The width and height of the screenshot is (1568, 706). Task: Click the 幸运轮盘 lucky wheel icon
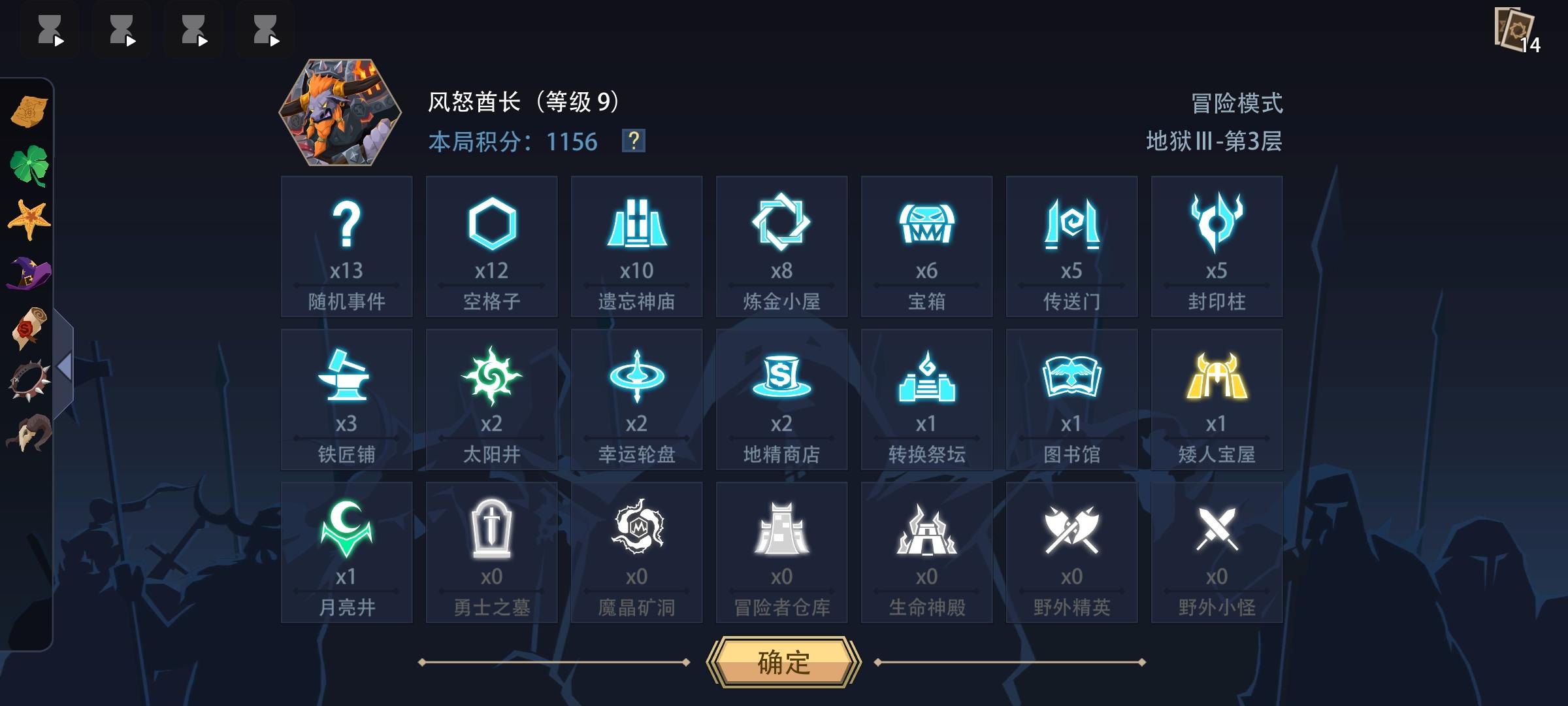636,399
